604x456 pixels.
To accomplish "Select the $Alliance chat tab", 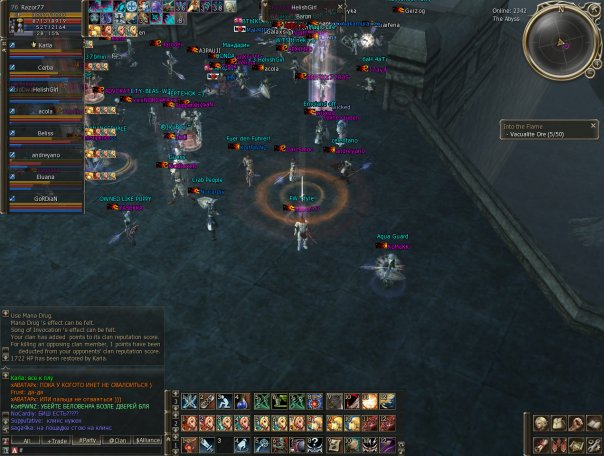I will [x=148, y=440].
